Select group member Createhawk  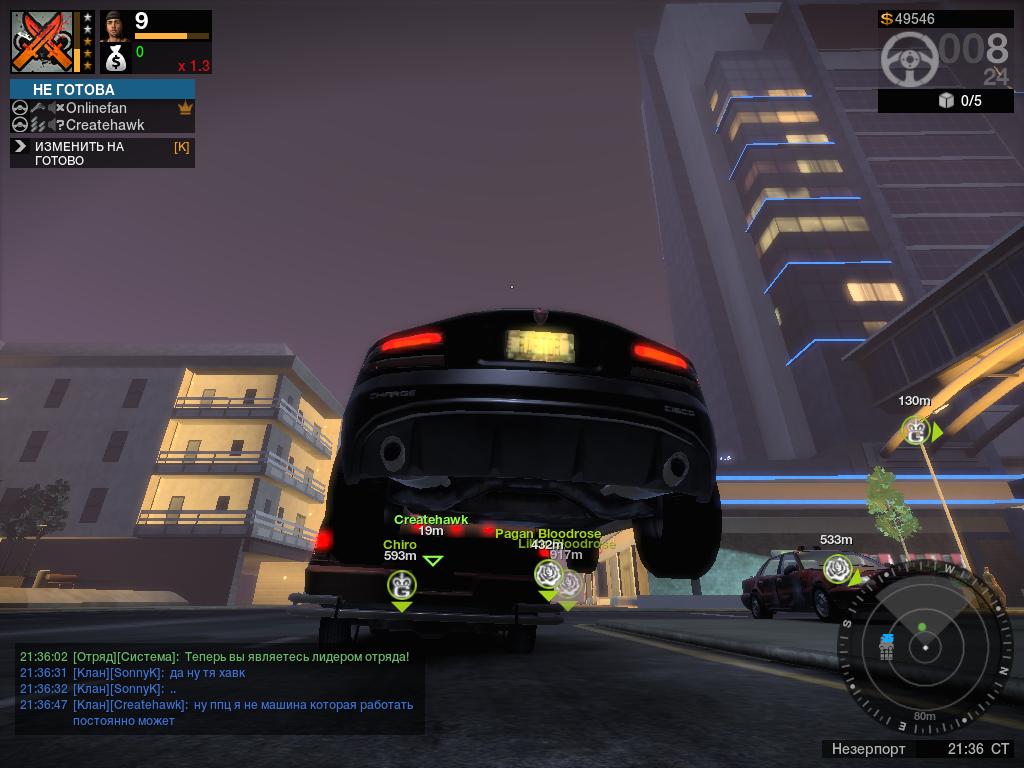click(104, 125)
